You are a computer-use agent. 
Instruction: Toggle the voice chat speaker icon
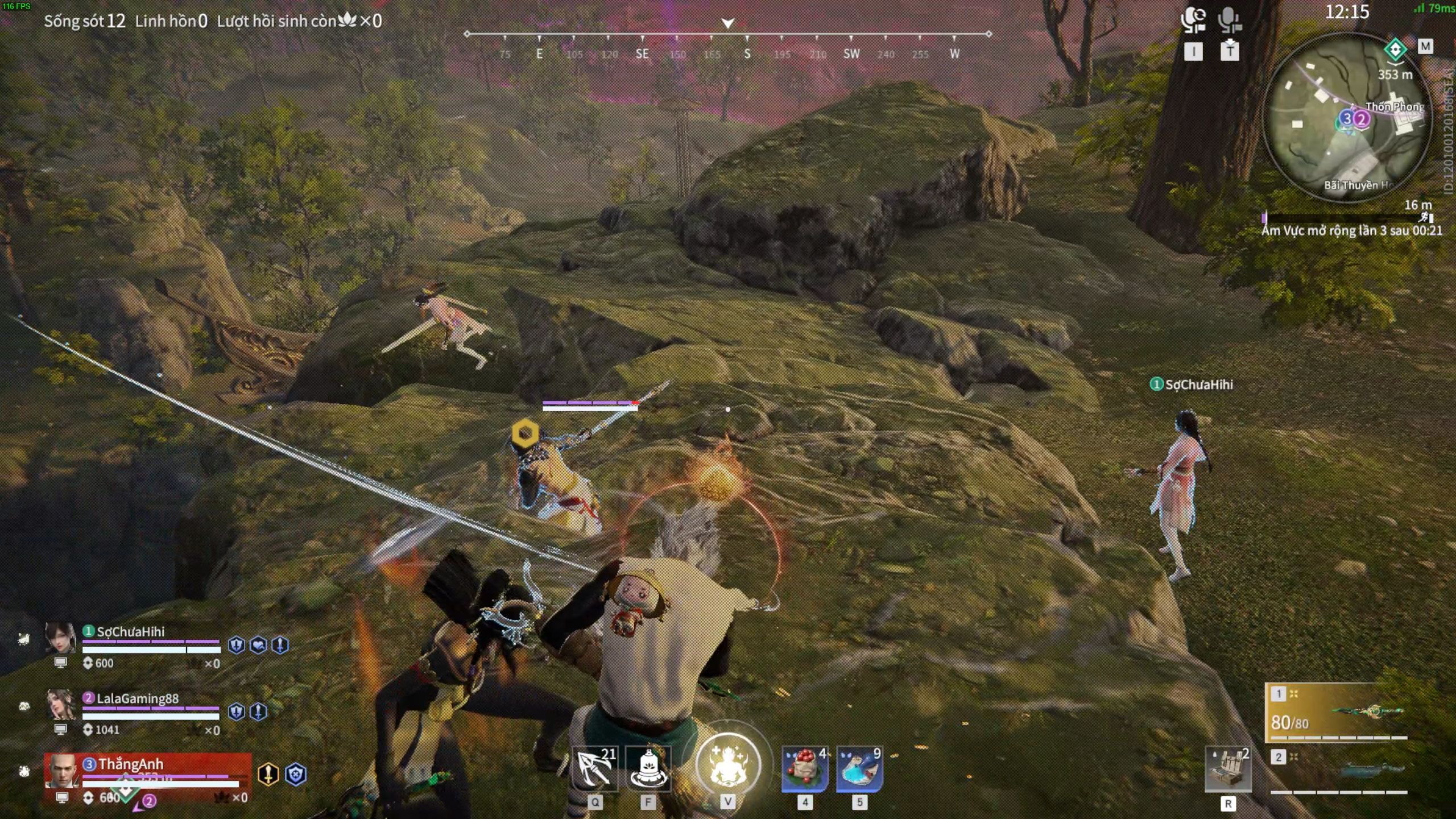coord(1193,20)
